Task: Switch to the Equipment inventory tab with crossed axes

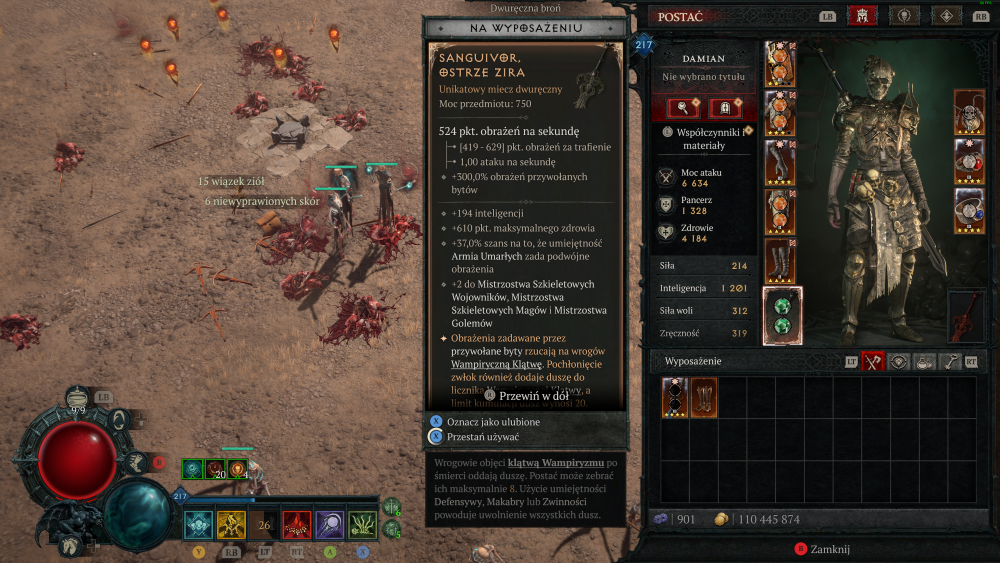Action: (x=872, y=362)
